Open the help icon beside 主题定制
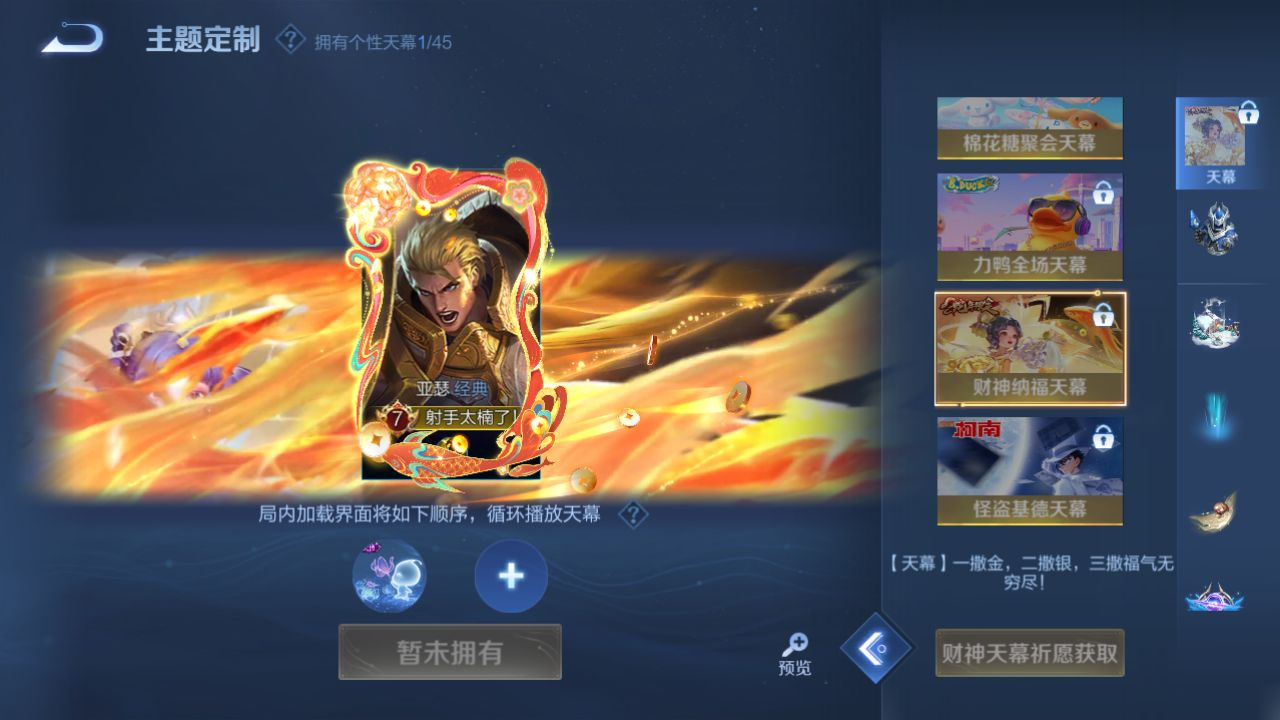 290,40
